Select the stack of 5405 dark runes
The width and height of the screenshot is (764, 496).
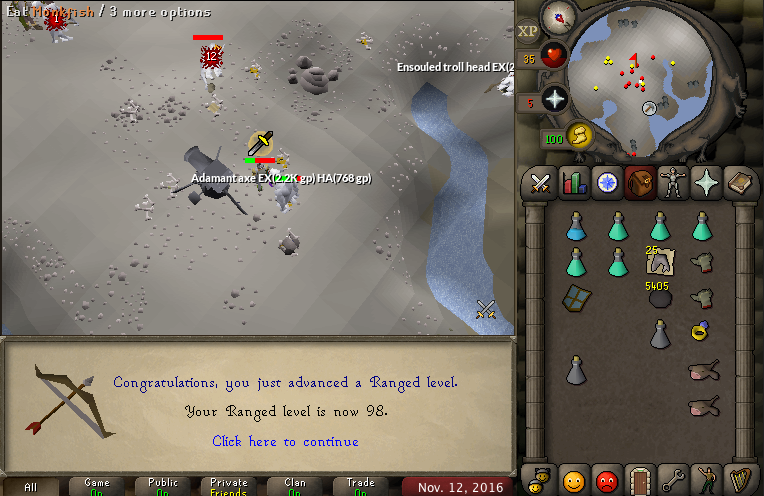pos(658,297)
